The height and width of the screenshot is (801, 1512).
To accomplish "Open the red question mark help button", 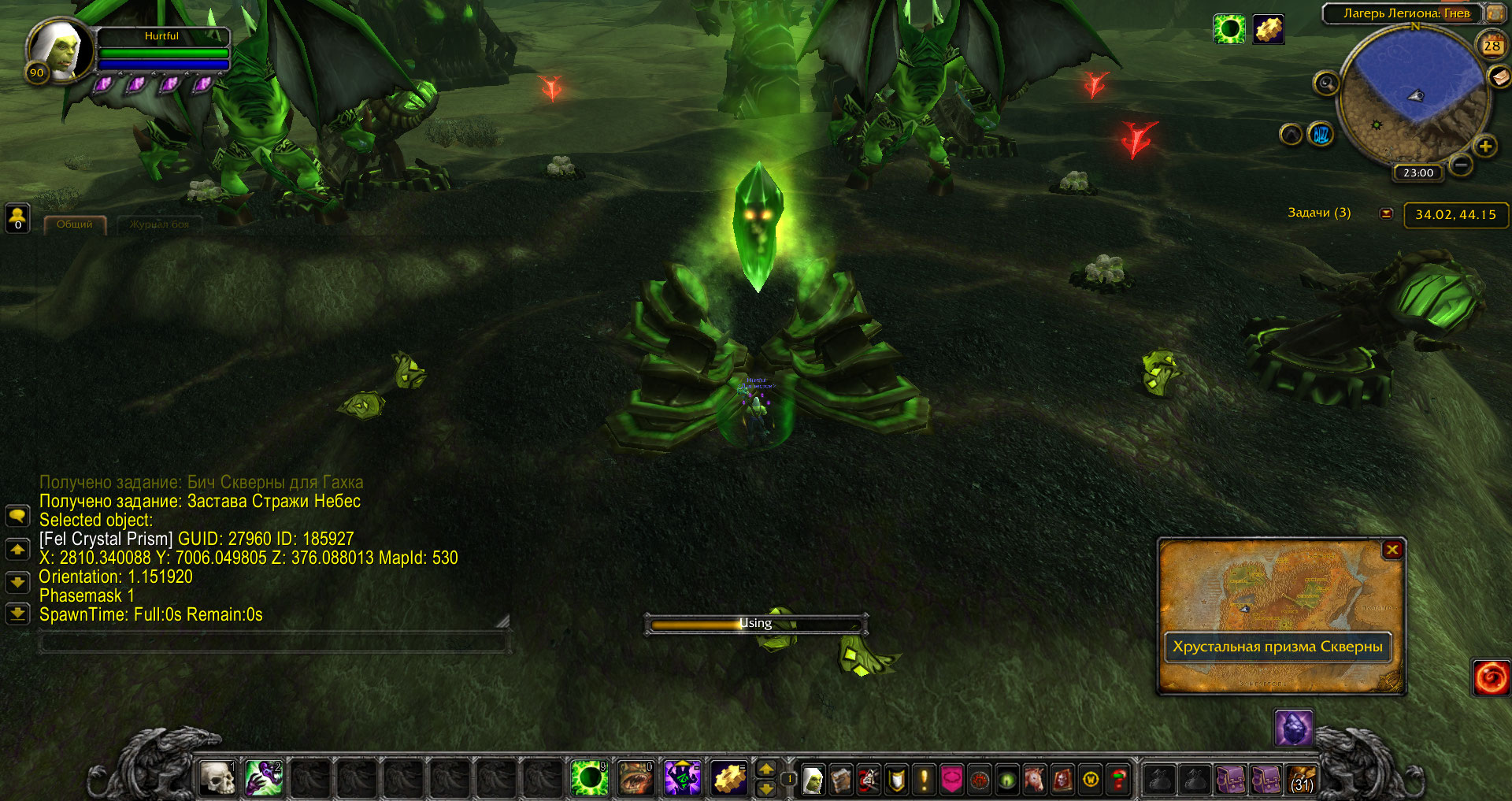I will [x=1117, y=780].
